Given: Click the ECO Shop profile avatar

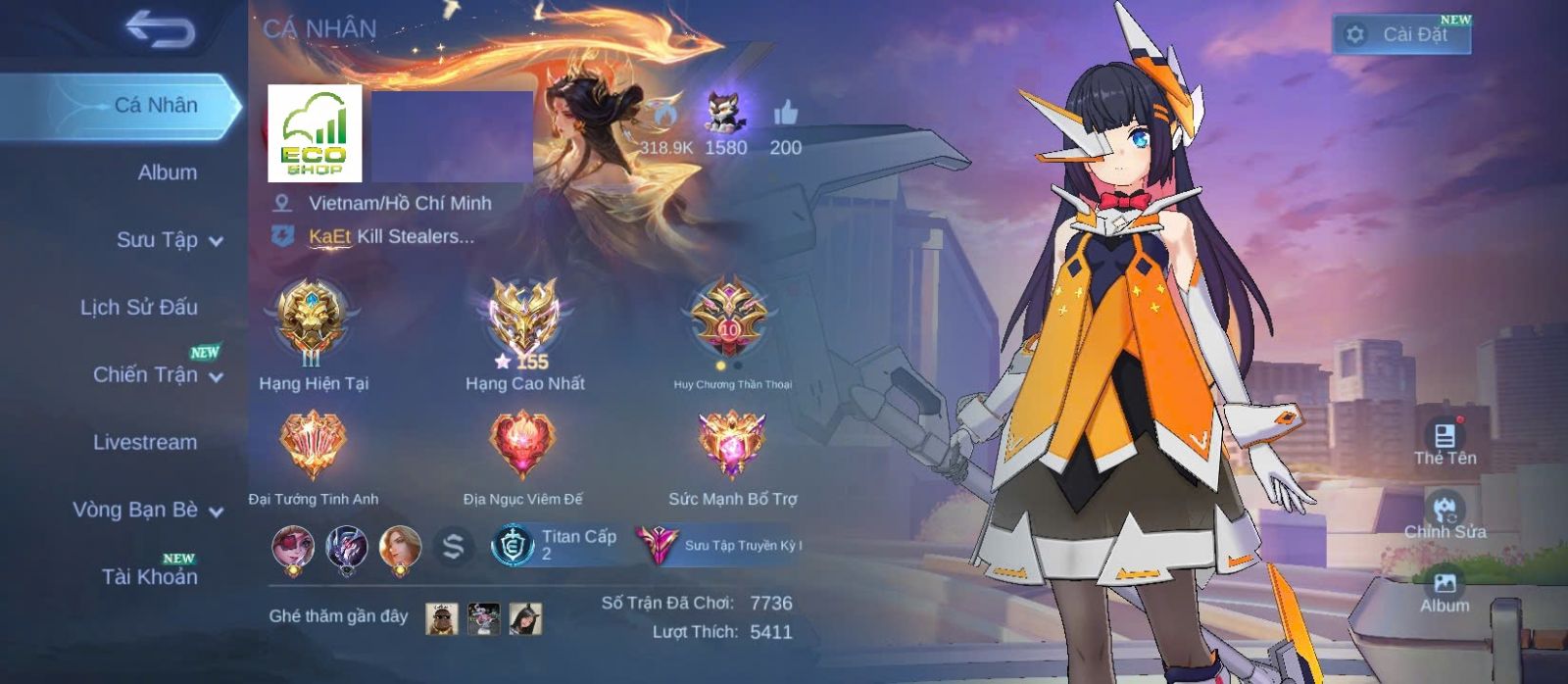Looking at the screenshot, I should click(x=315, y=133).
